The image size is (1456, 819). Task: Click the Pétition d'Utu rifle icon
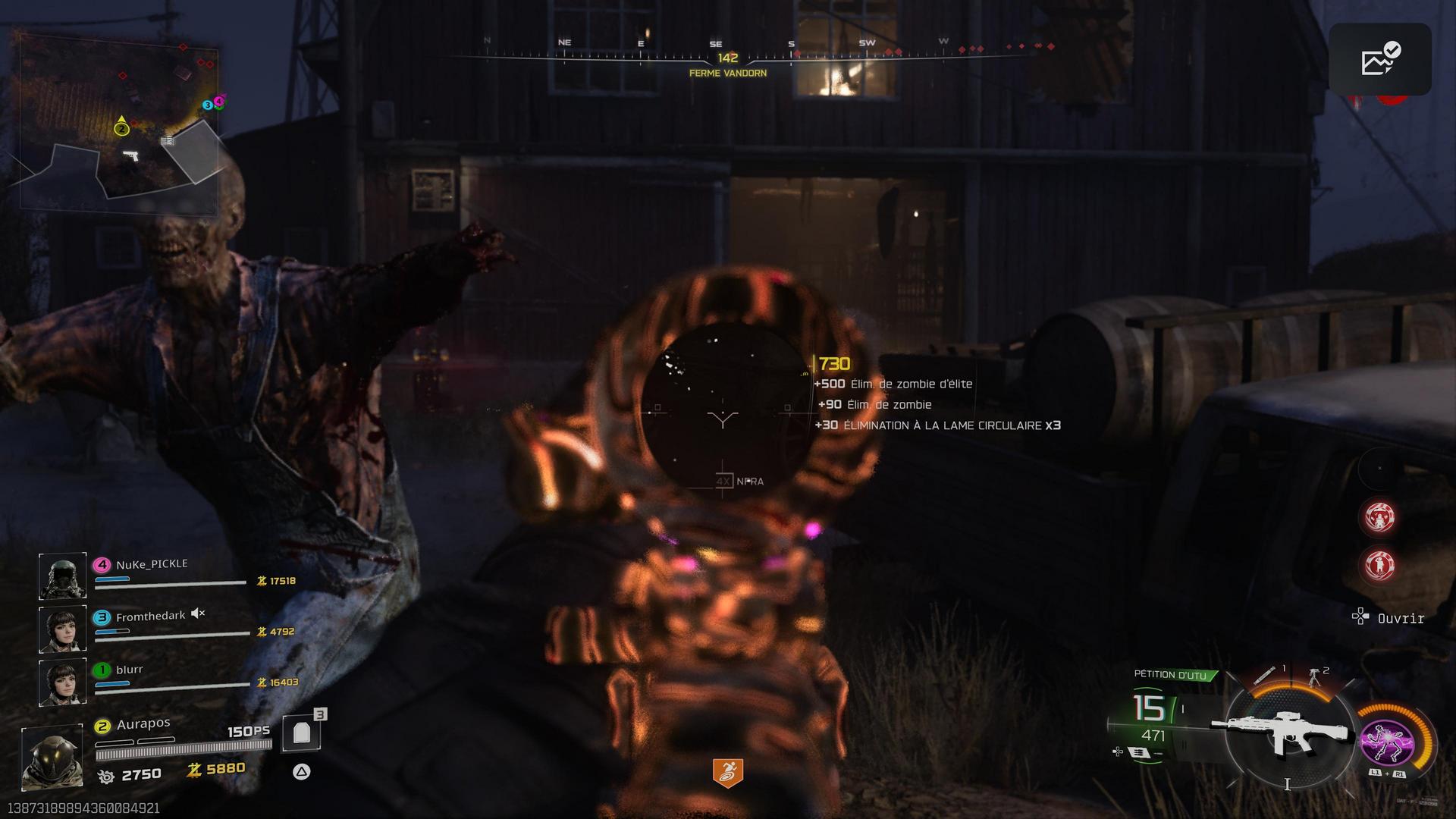(x=1282, y=731)
